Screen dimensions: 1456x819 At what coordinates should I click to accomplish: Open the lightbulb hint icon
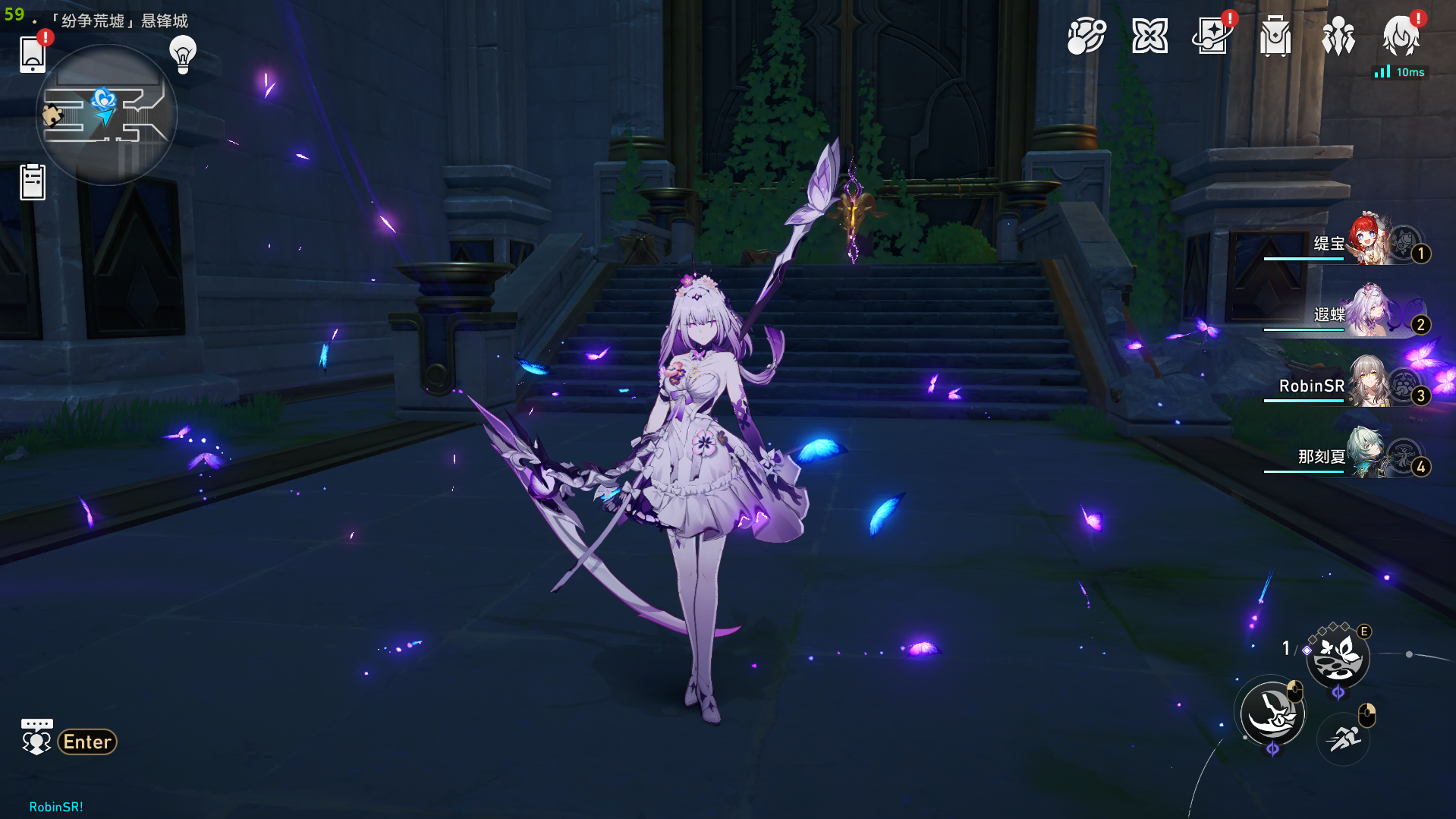[x=183, y=54]
